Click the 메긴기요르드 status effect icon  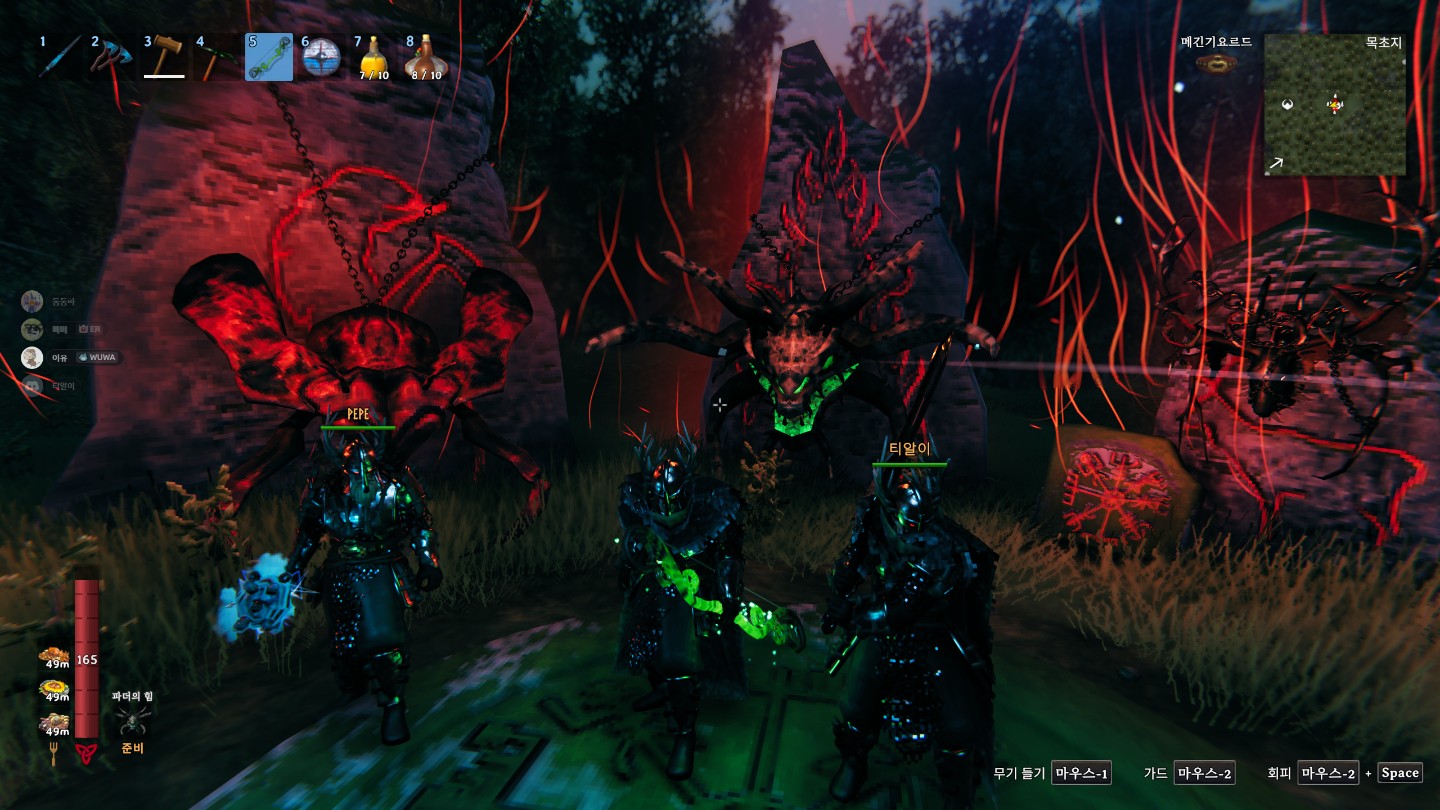click(1216, 64)
